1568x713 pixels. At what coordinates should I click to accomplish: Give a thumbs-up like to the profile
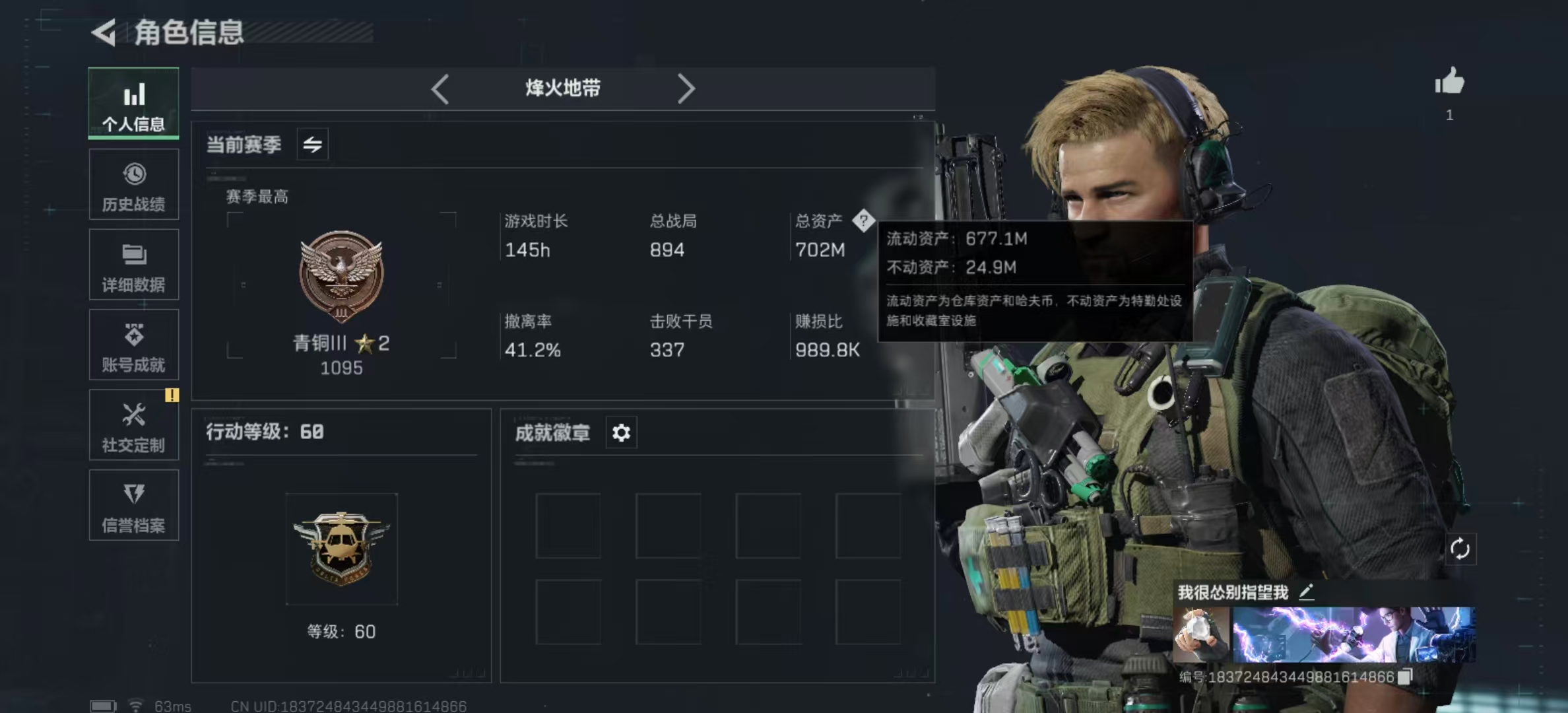coord(1449,83)
